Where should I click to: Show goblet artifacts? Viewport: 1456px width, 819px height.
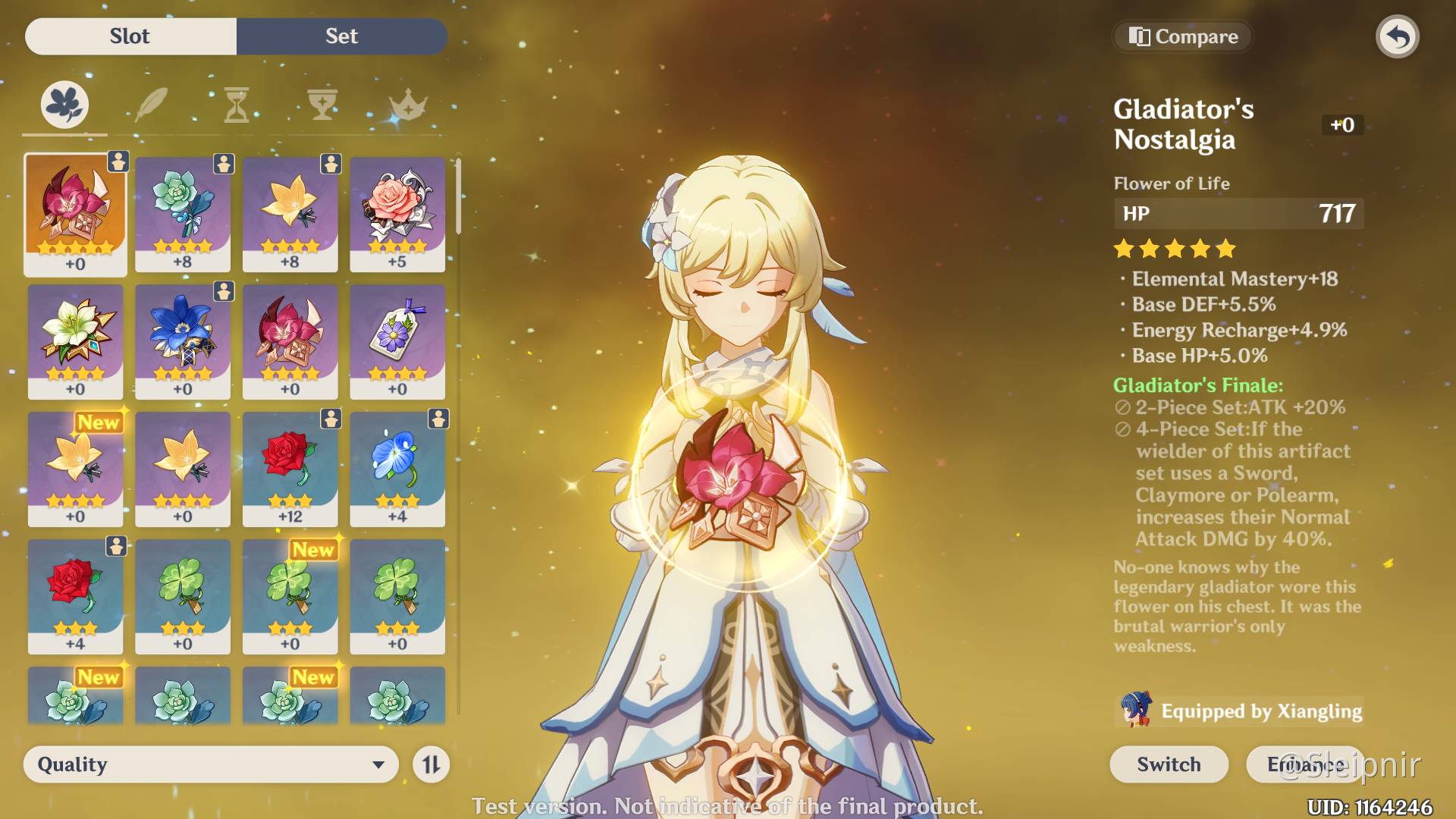(x=322, y=105)
